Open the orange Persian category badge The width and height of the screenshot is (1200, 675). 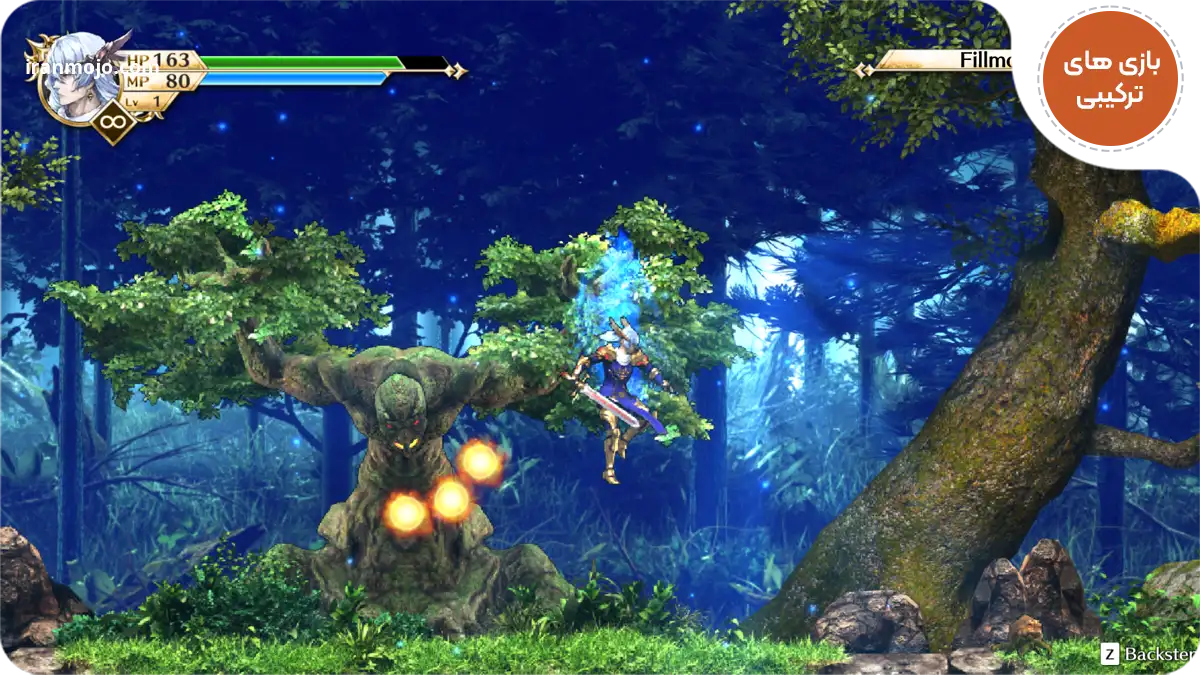click(1110, 80)
